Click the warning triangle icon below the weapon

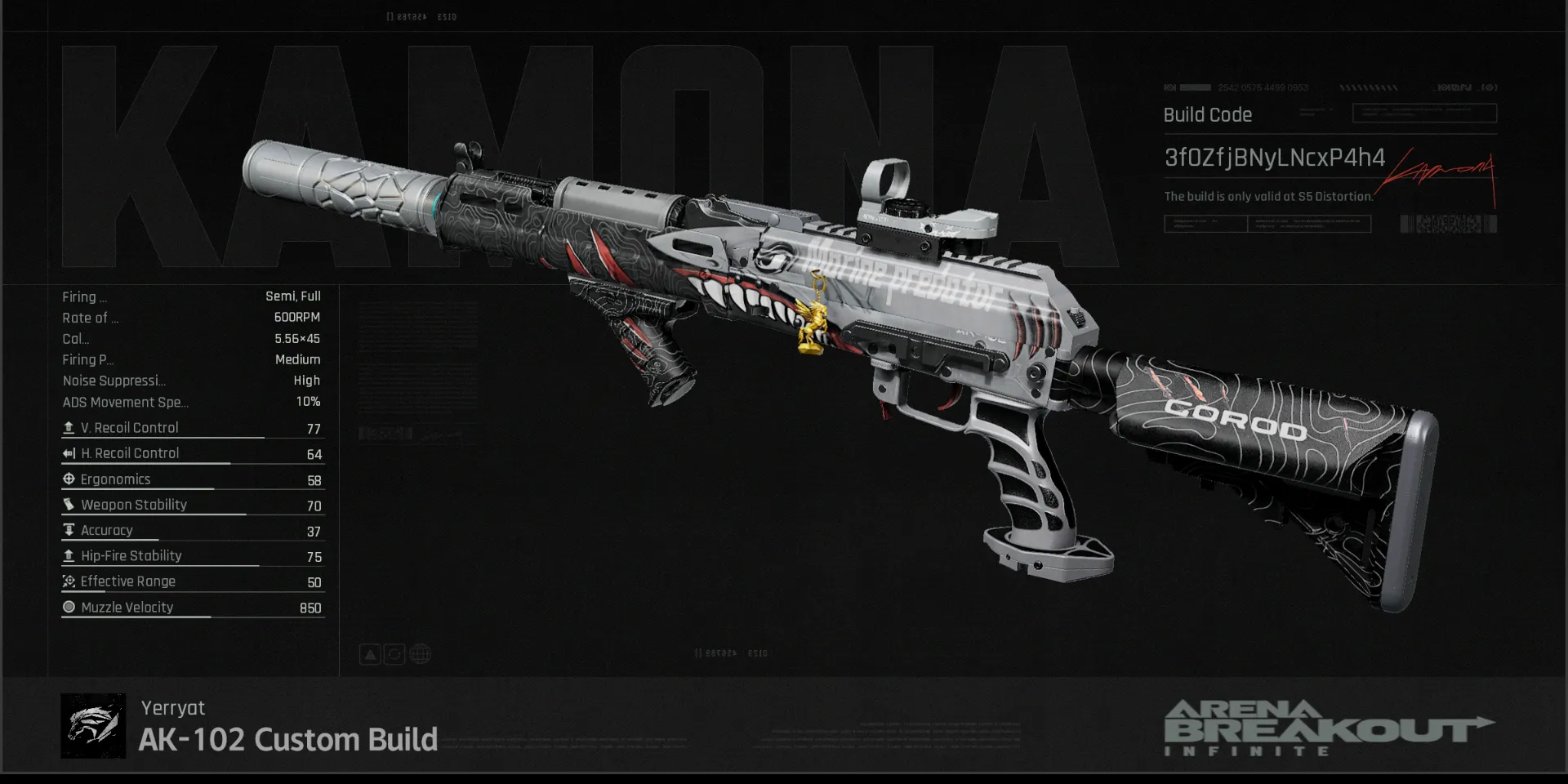click(370, 653)
